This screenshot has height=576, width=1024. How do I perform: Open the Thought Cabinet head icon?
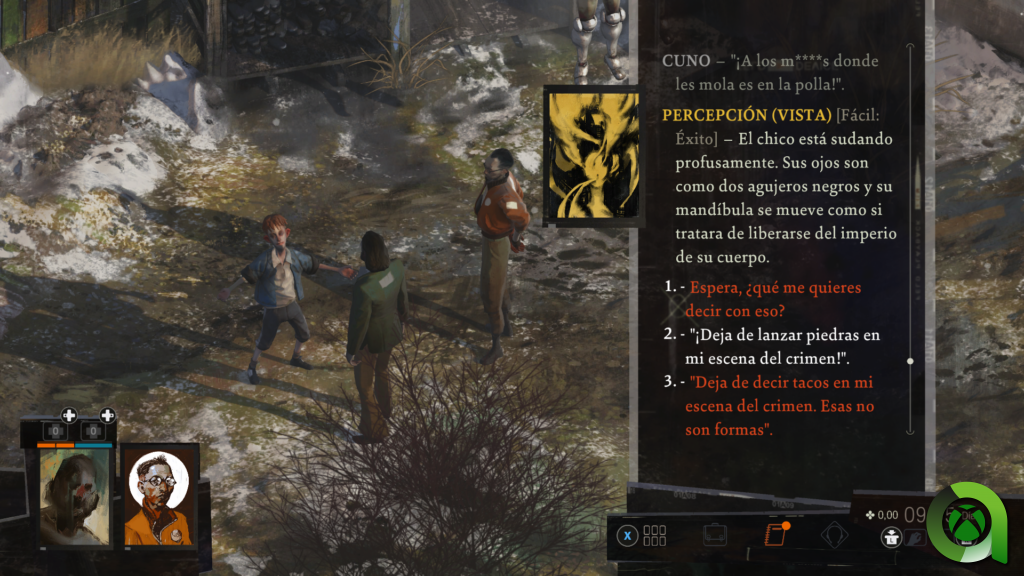pos(835,535)
